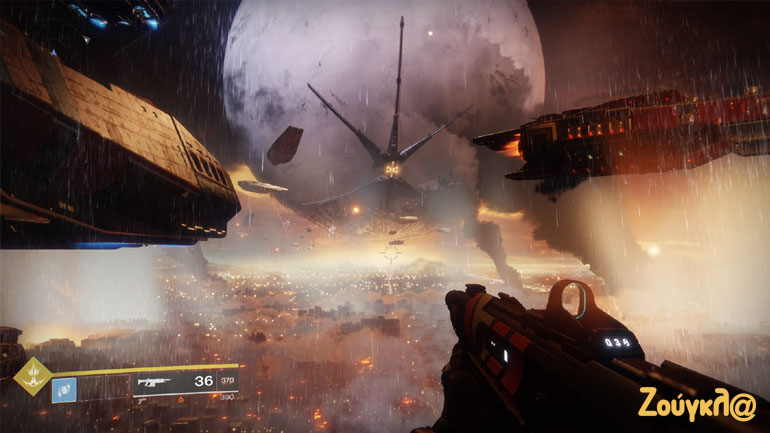Activate the golden diamond super ability icon
Screen dimensions: 770x433
pos(32,376)
